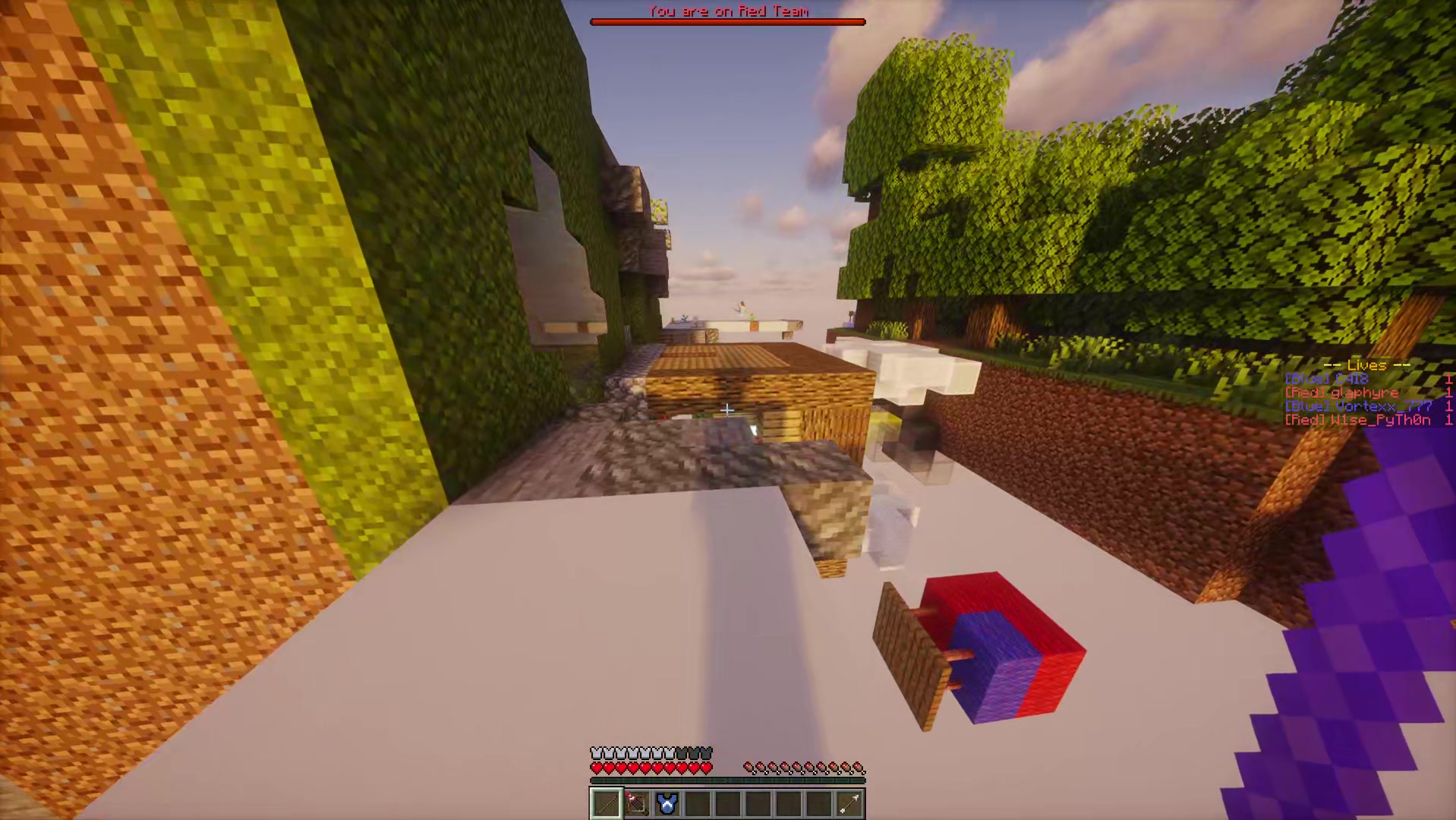Image resolution: width=1456 pixels, height=820 pixels.
Task: Select the arrow in the last hotbar slot
Action: point(849,803)
